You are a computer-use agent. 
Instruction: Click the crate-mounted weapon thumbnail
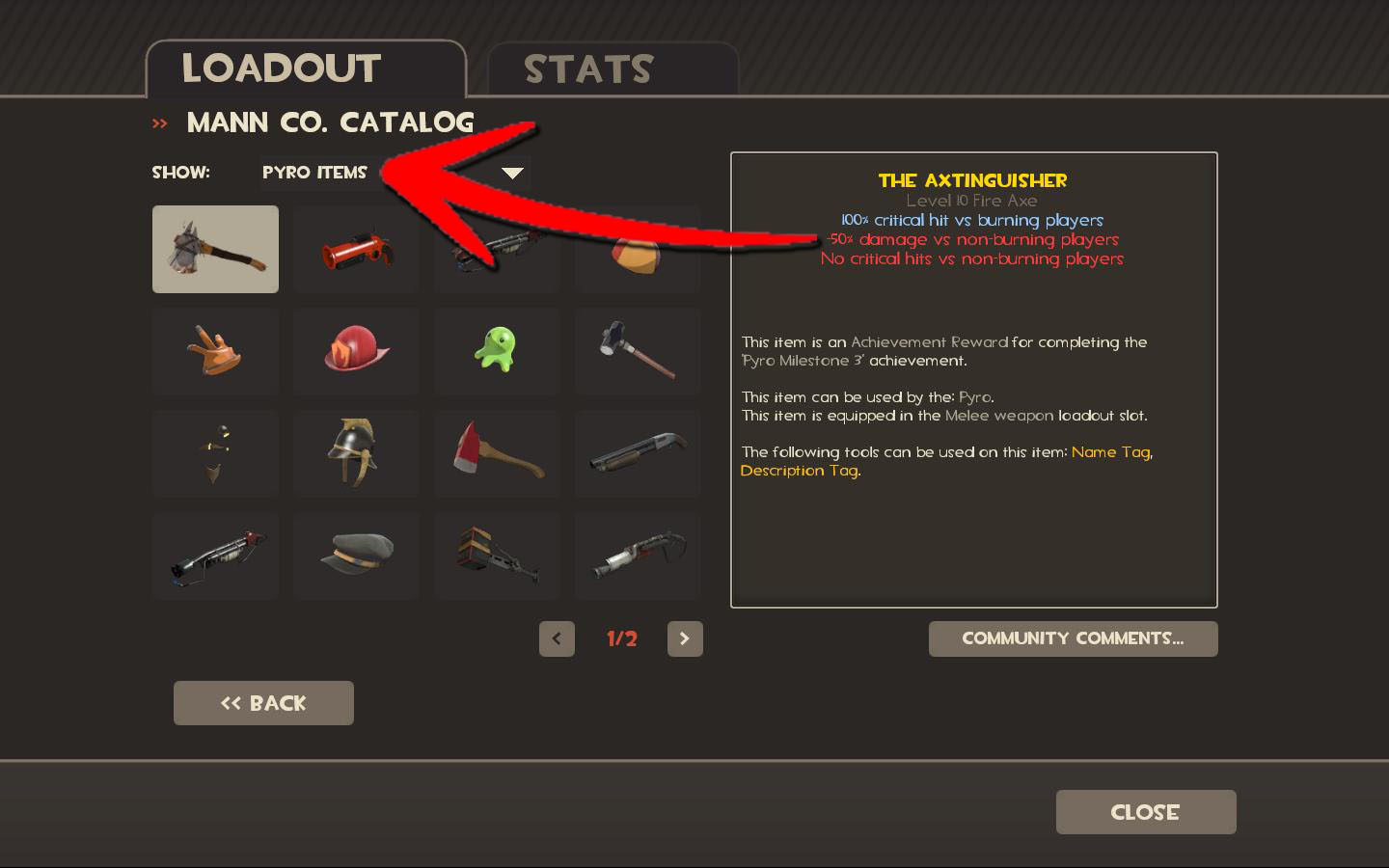pyautogui.click(x=497, y=556)
